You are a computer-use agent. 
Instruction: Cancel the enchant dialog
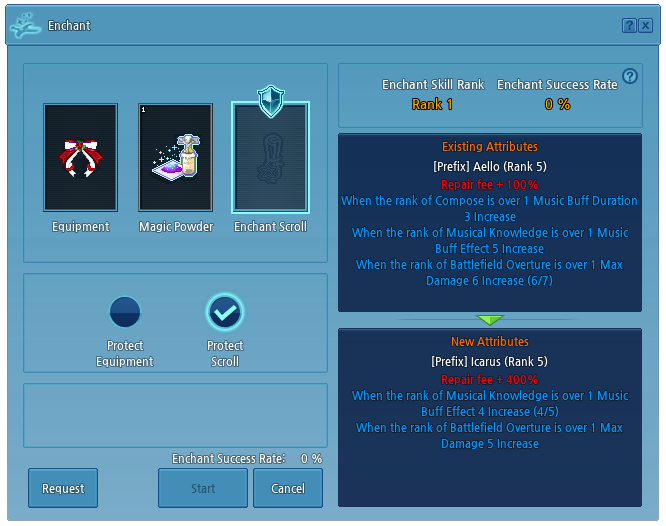point(288,488)
